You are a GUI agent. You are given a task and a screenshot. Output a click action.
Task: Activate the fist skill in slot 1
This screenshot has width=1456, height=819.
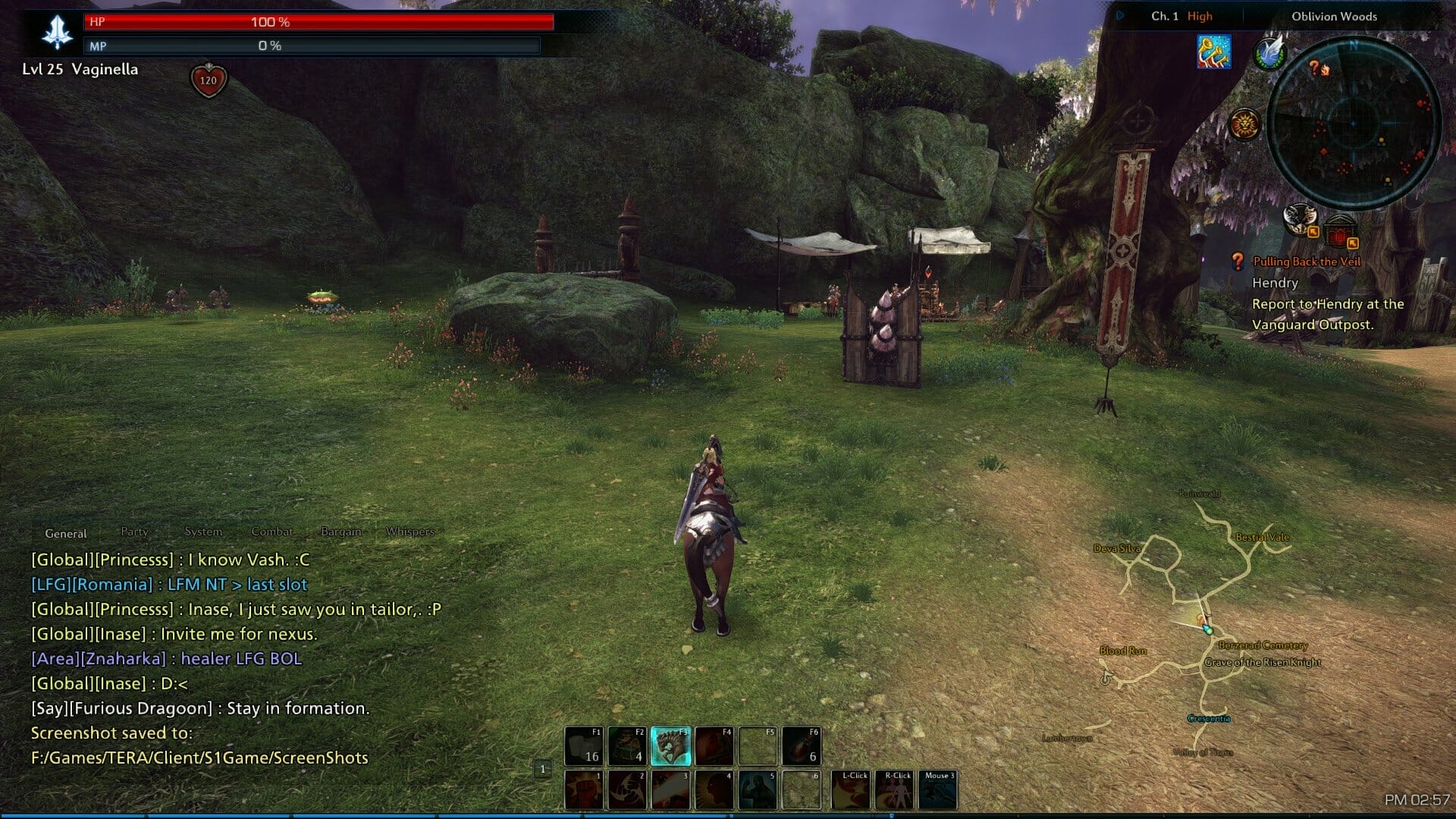(x=584, y=790)
